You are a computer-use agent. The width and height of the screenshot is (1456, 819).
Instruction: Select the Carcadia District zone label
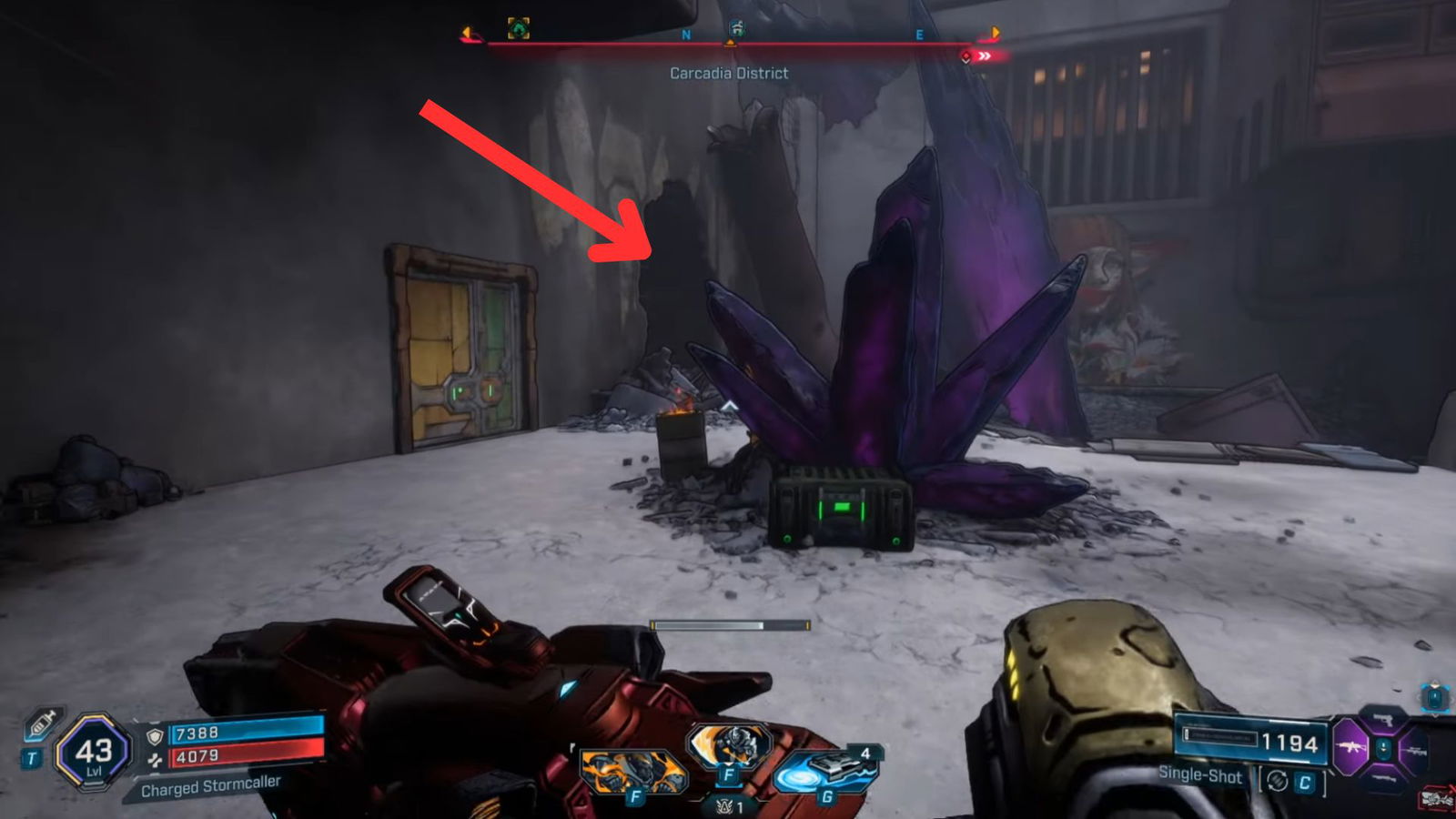pos(729,73)
